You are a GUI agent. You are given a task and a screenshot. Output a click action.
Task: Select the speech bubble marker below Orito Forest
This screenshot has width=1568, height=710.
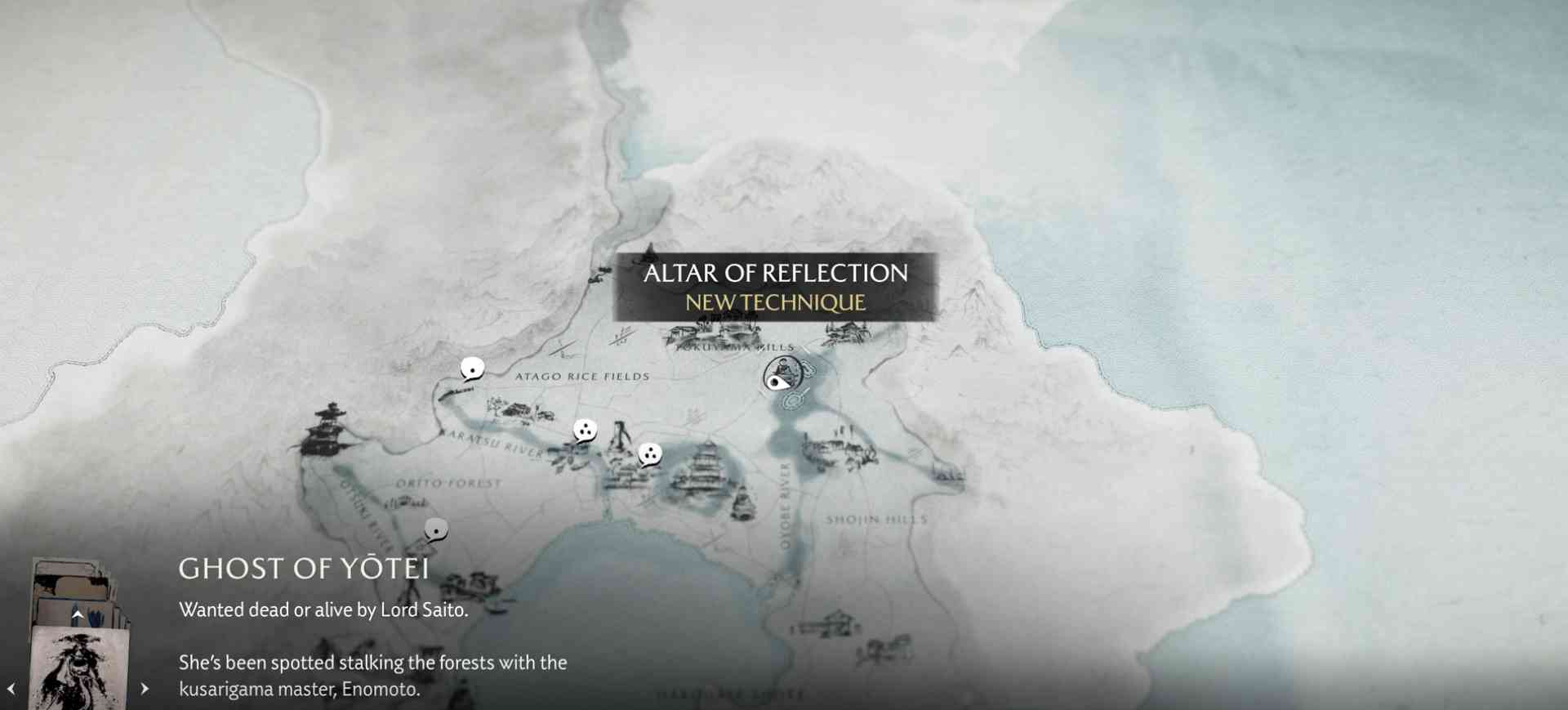pyautogui.click(x=436, y=531)
